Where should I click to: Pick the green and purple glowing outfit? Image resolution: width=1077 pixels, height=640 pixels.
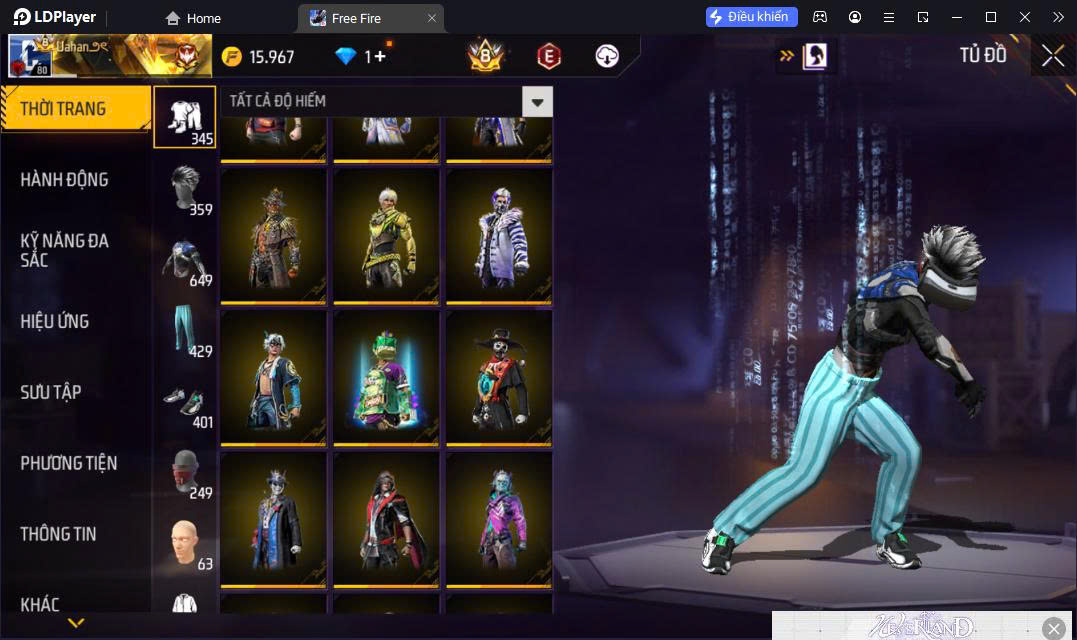[x=386, y=377]
